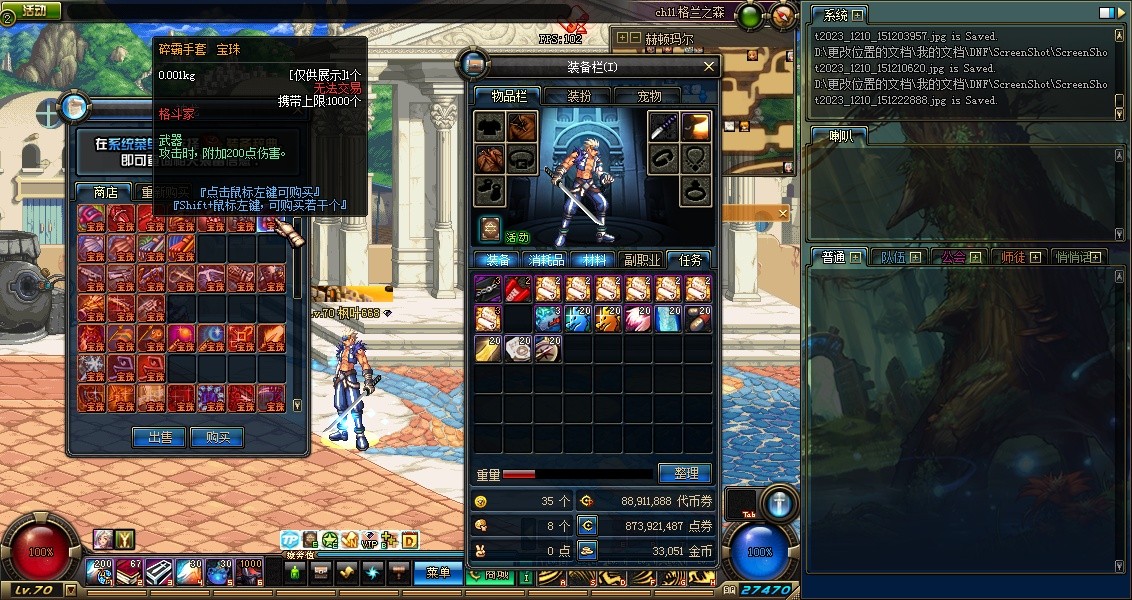Switch to the 材料 materials tab
Viewport: 1132px width, 600px height.
593,260
